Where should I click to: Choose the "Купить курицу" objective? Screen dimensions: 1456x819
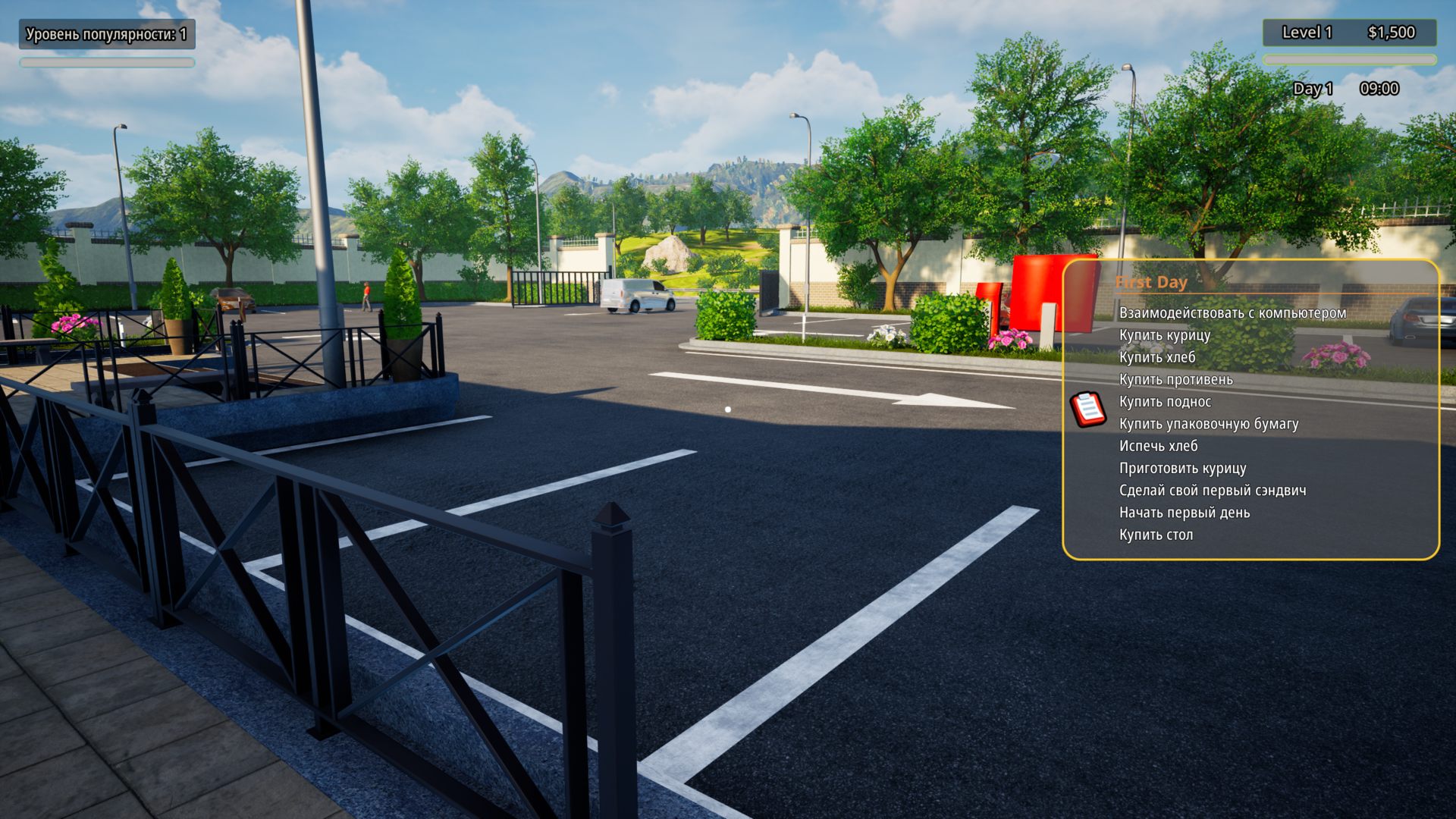tap(1164, 335)
